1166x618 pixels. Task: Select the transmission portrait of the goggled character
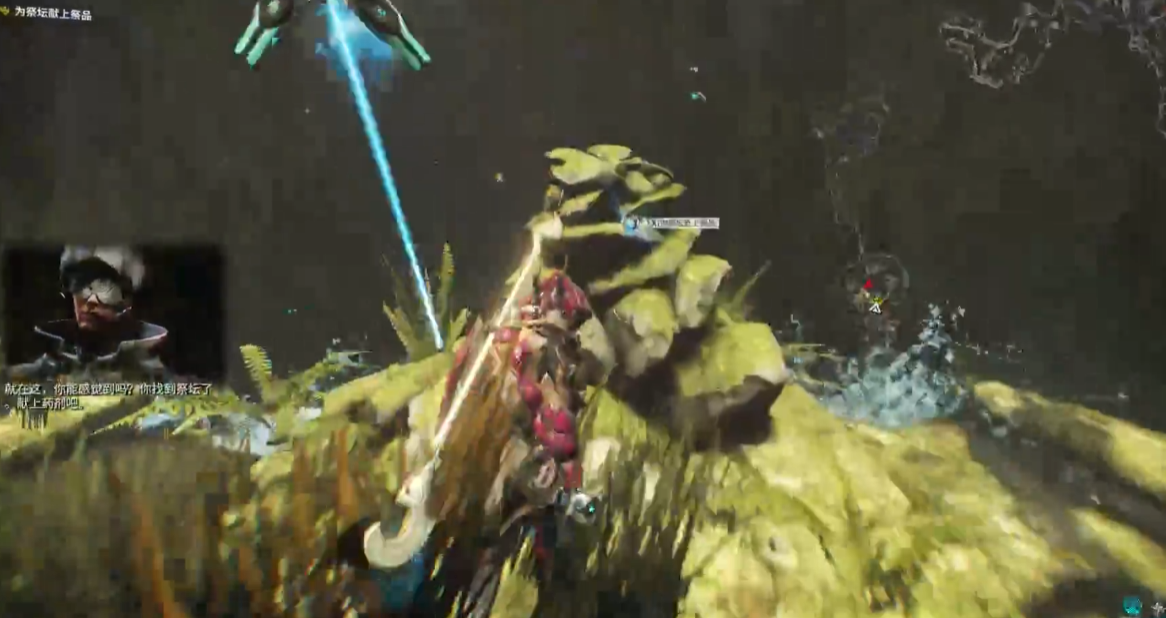point(112,311)
